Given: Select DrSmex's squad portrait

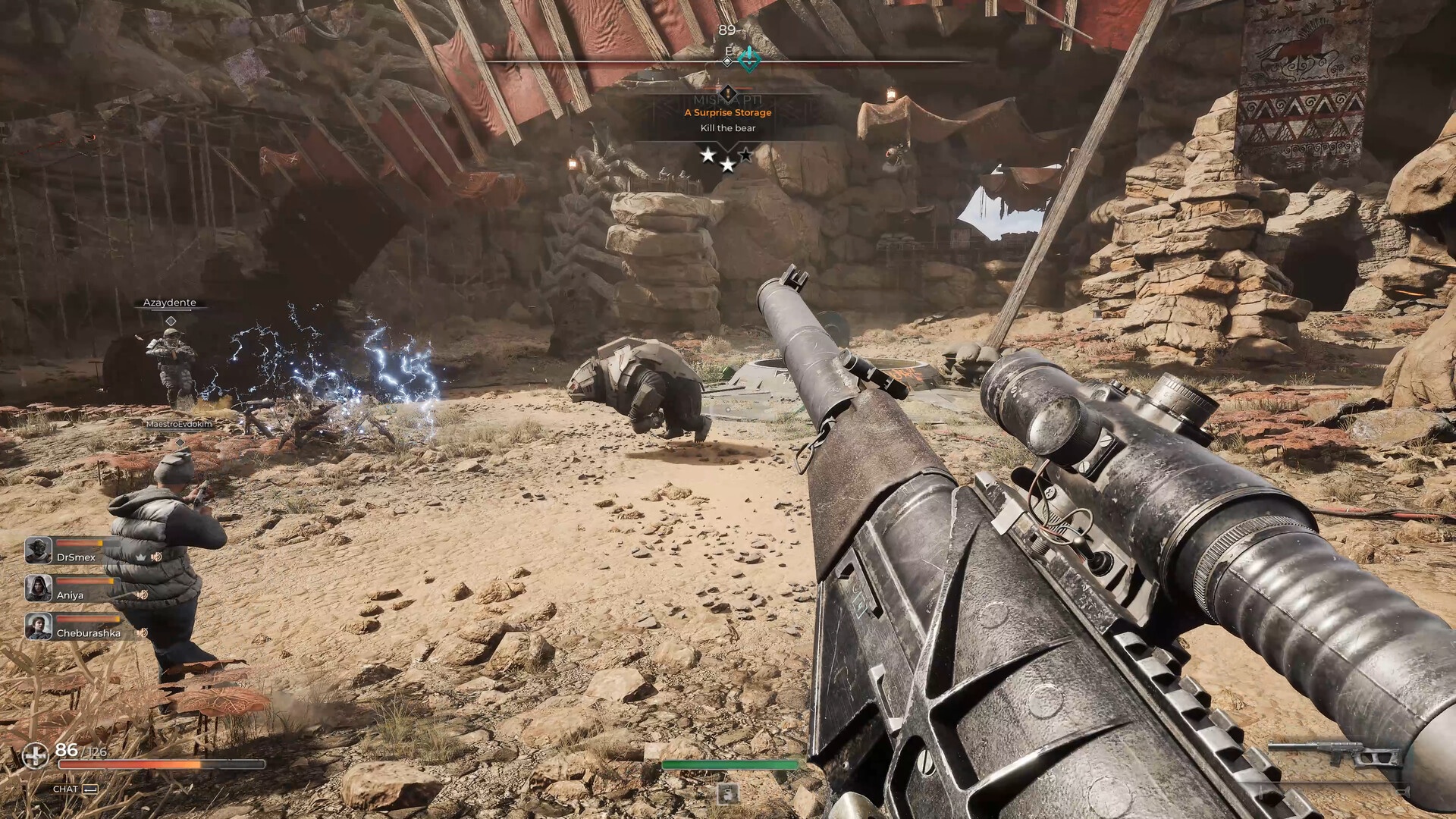Looking at the screenshot, I should point(39,550).
